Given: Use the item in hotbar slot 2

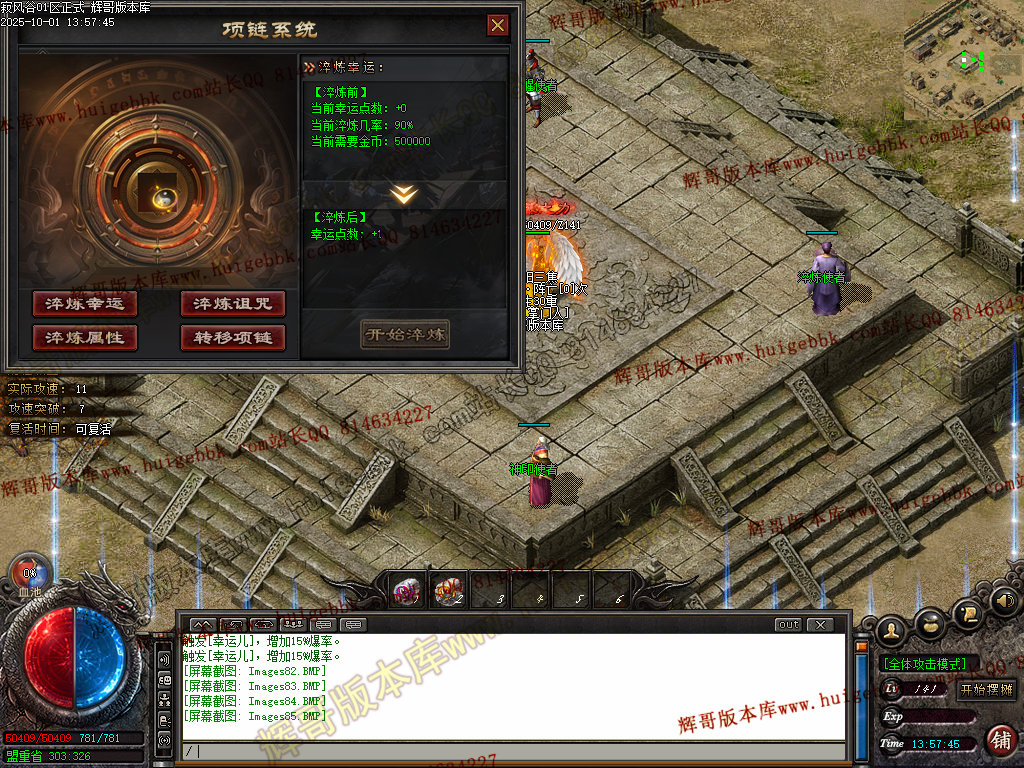Looking at the screenshot, I should coord(449,590).
